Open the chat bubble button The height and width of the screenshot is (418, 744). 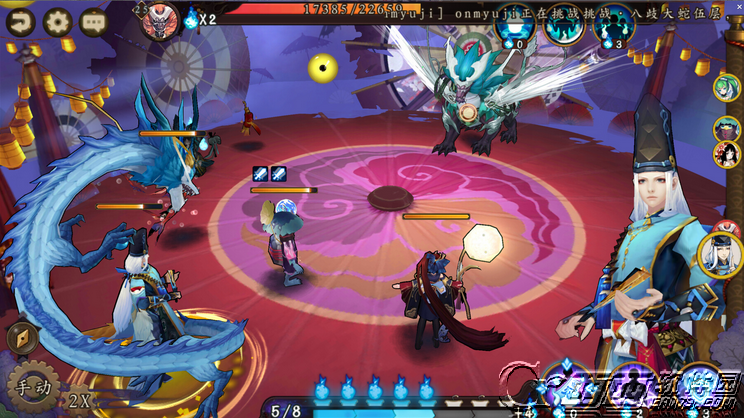[x=94, y=19]
